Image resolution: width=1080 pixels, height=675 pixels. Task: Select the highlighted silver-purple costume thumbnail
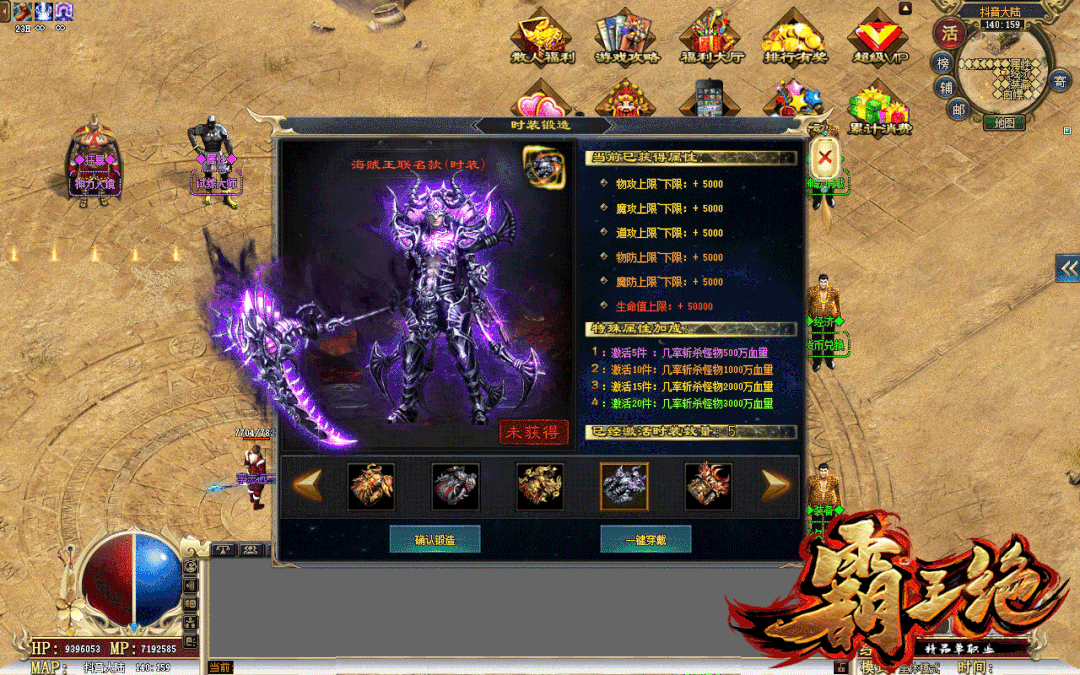click(624, 486)
